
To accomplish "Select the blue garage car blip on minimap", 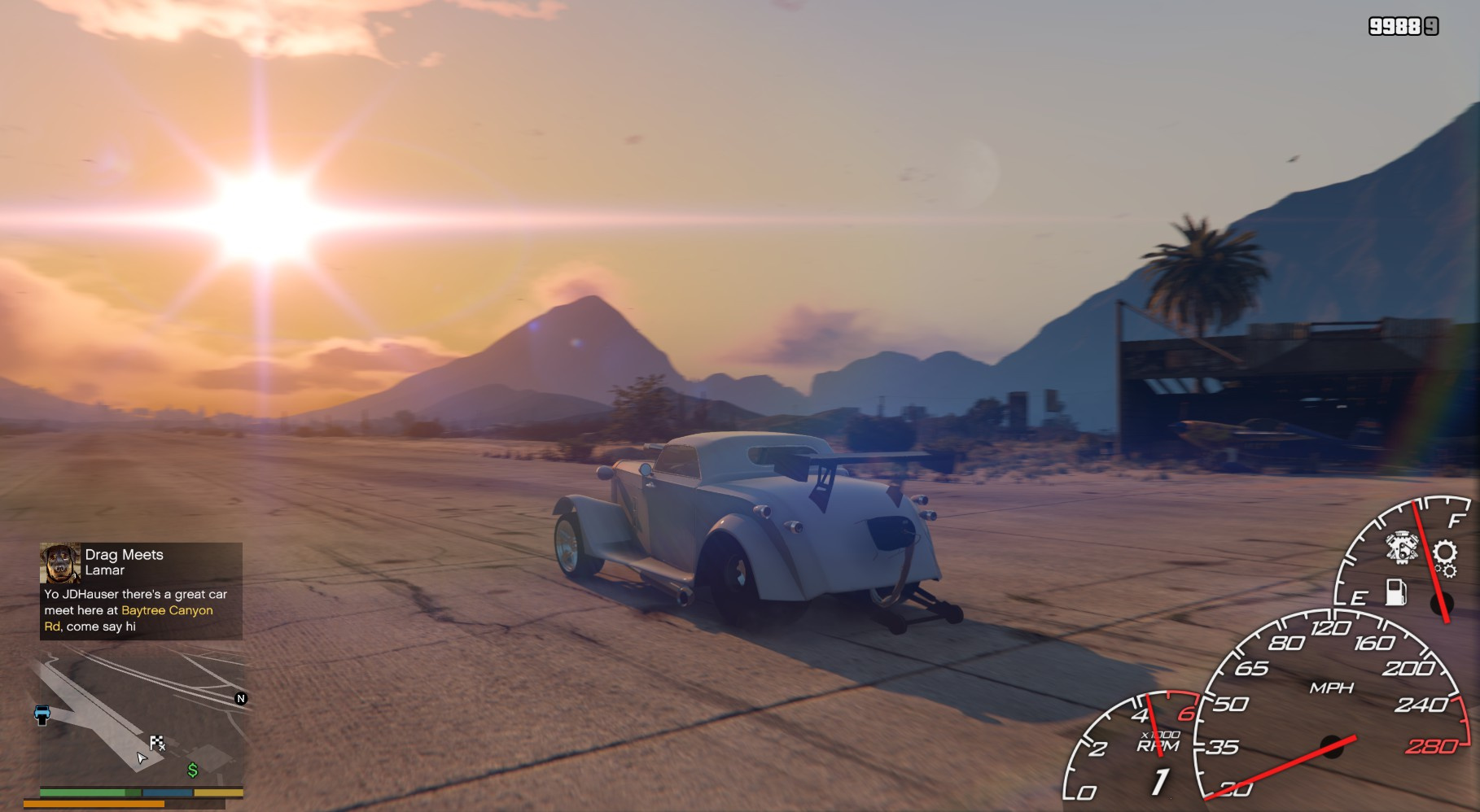I will coord(42,714).
